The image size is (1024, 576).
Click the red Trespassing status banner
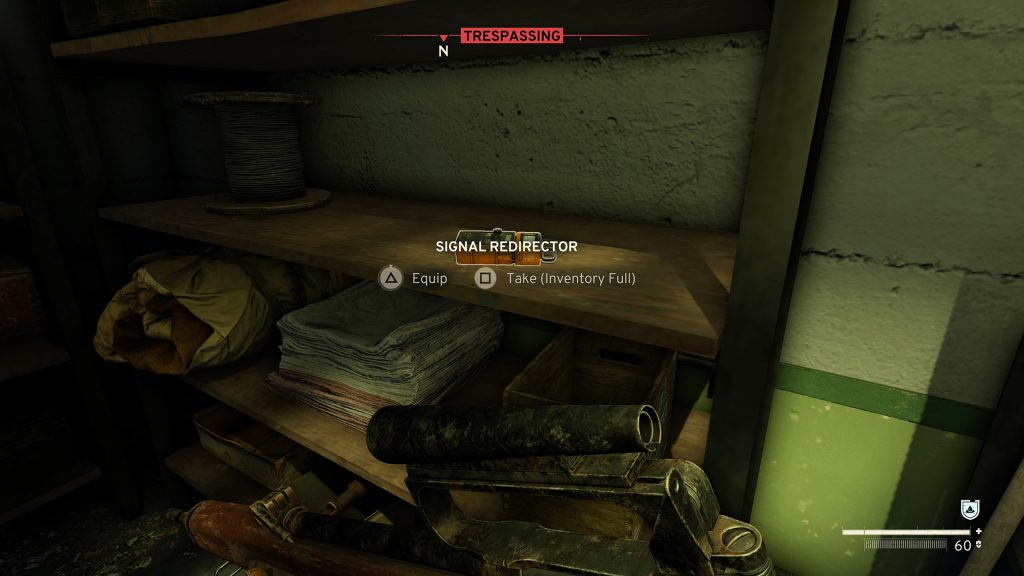(511, 36)
